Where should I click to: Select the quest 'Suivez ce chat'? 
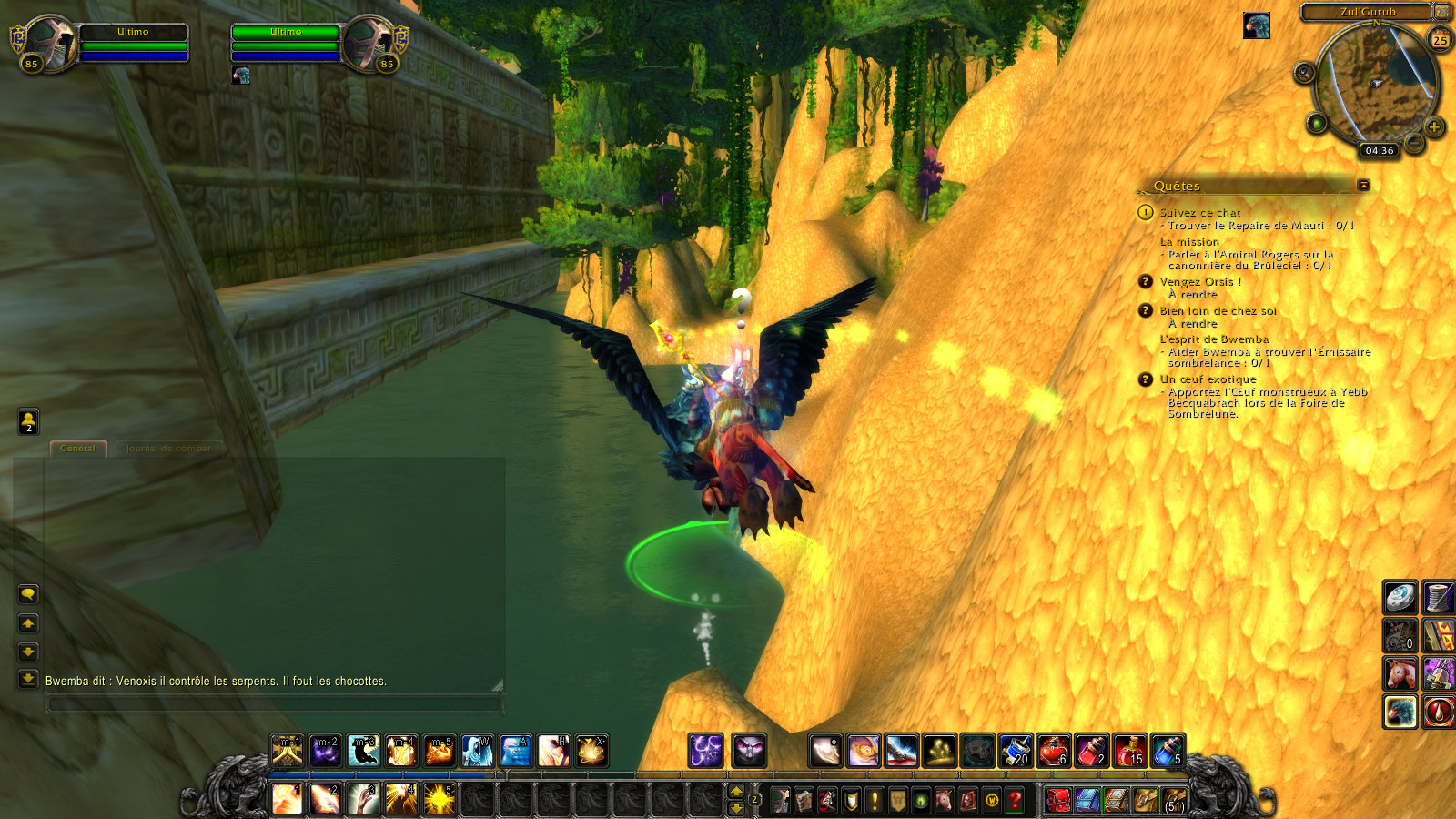[1199, 212]
